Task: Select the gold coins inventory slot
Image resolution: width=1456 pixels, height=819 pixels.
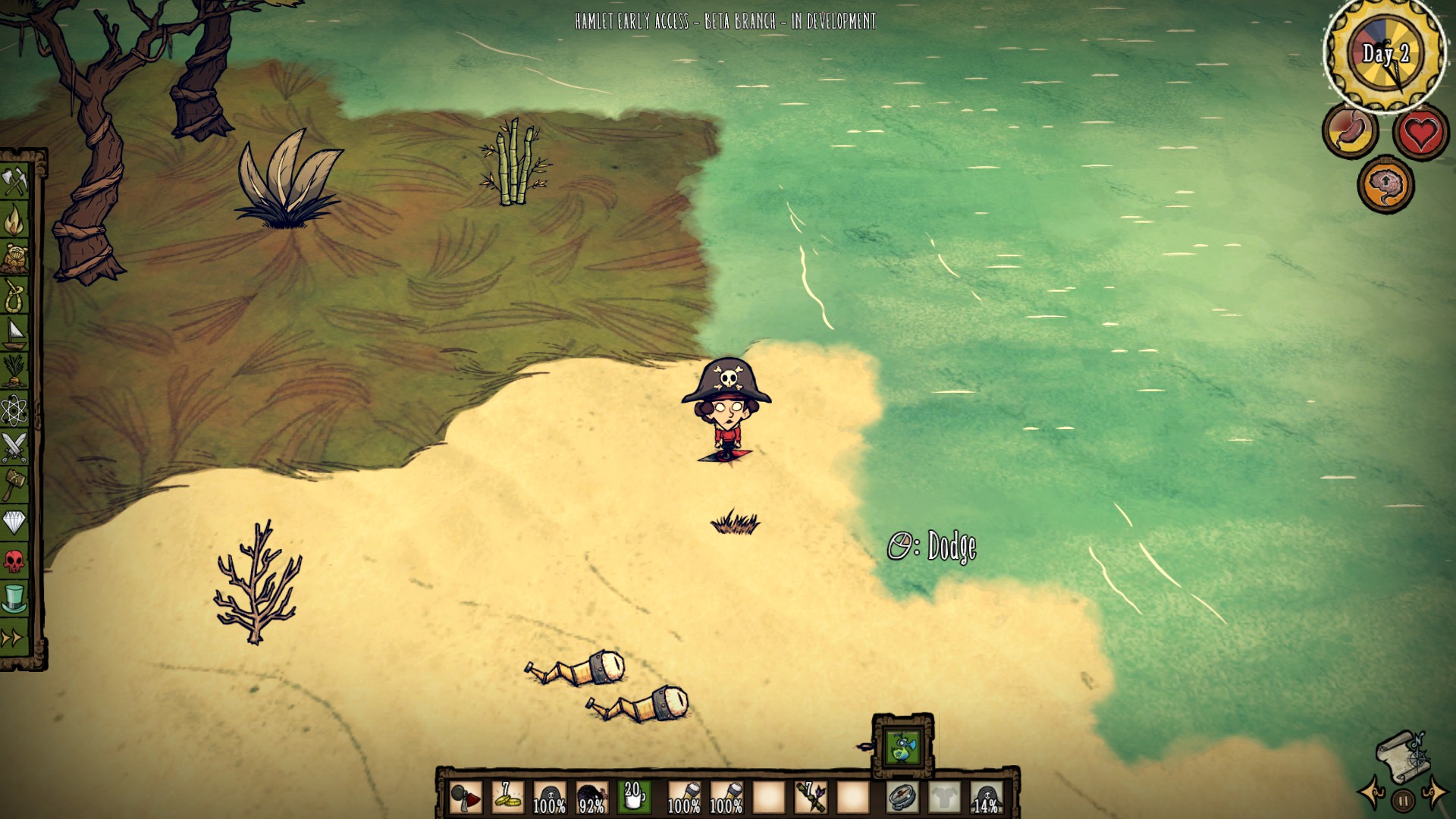Action: coord(507,797)
